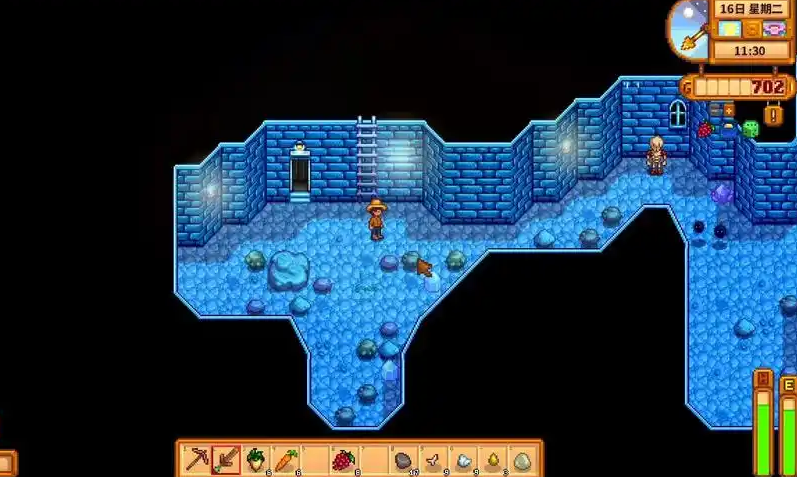Check the red berry food buff icon
797x477 pixels.
tap(705, 129)
